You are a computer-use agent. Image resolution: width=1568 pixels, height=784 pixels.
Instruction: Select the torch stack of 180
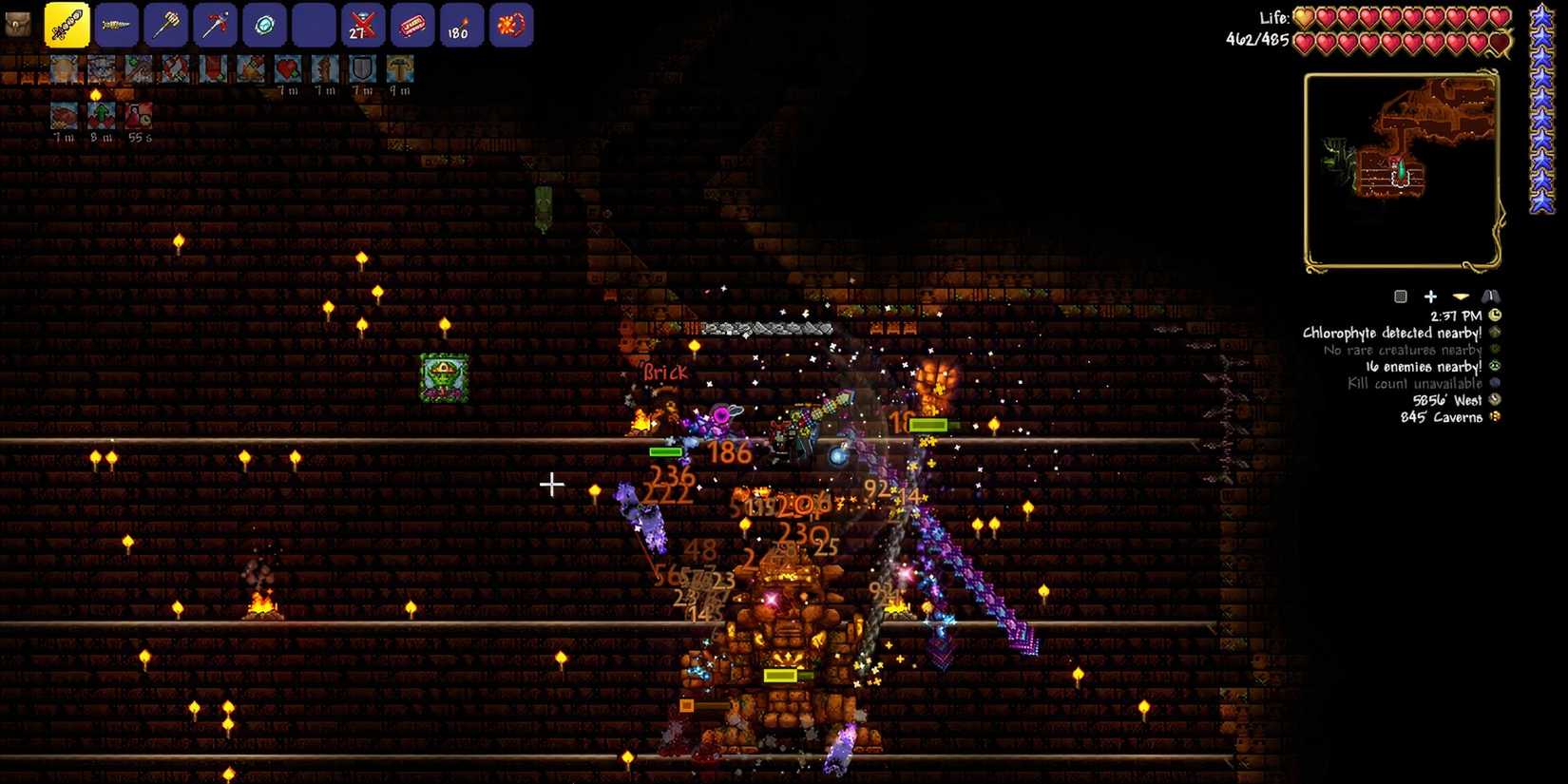click(x=462, y=25)
